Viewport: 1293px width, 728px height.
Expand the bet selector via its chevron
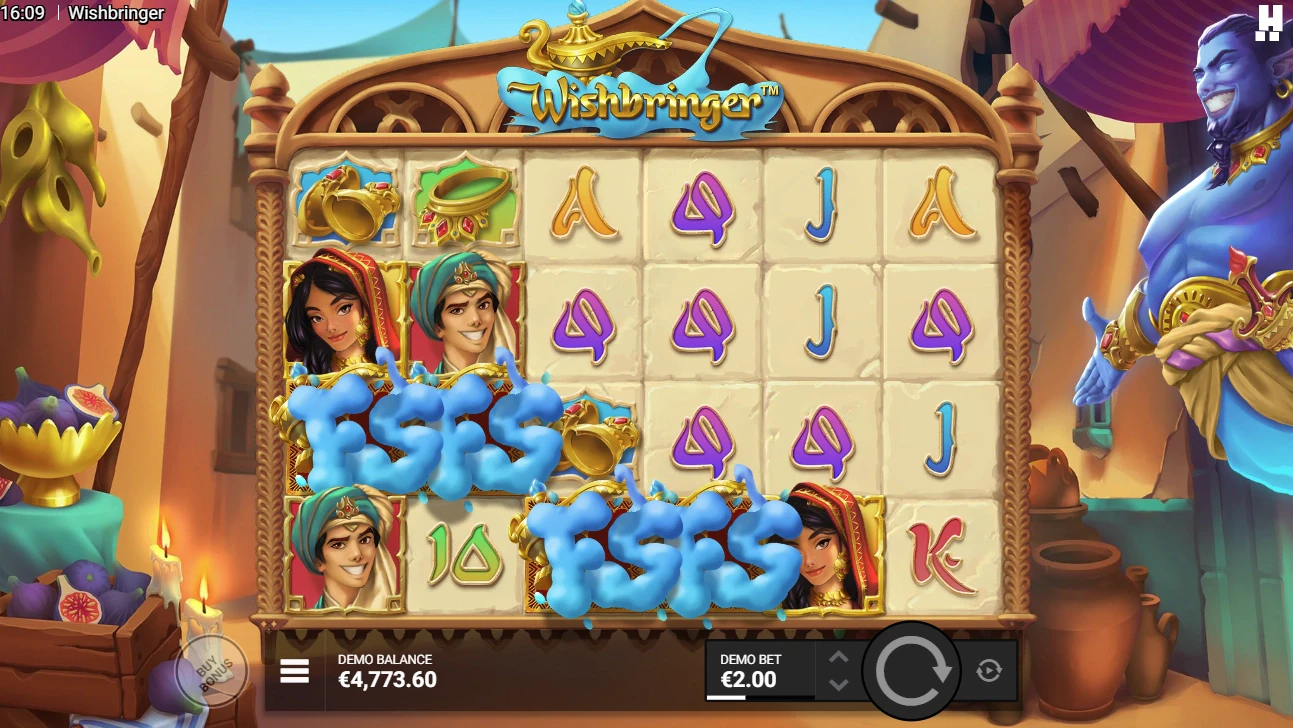point(837,670)
